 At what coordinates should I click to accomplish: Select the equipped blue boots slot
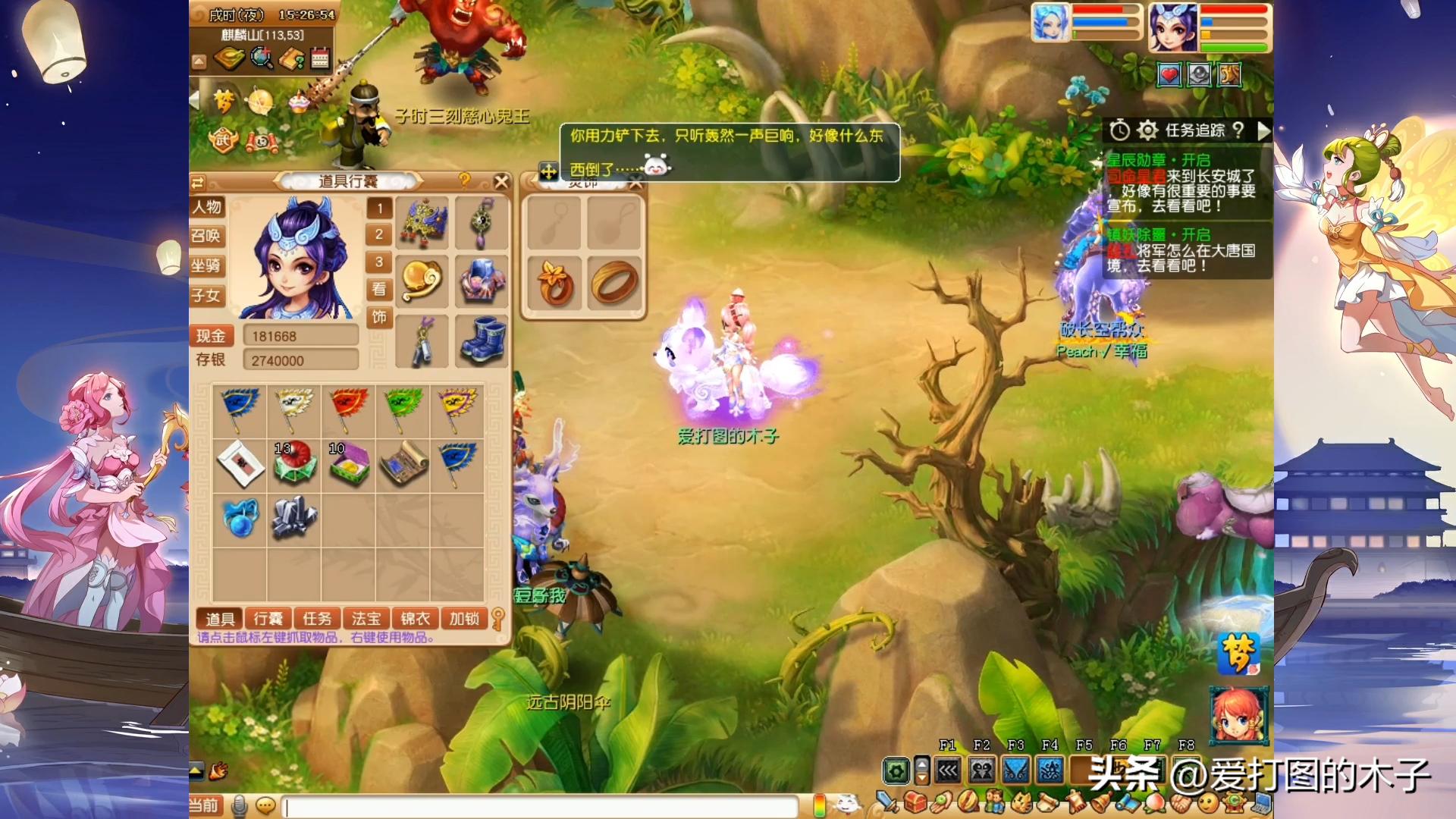click(482, 340)
